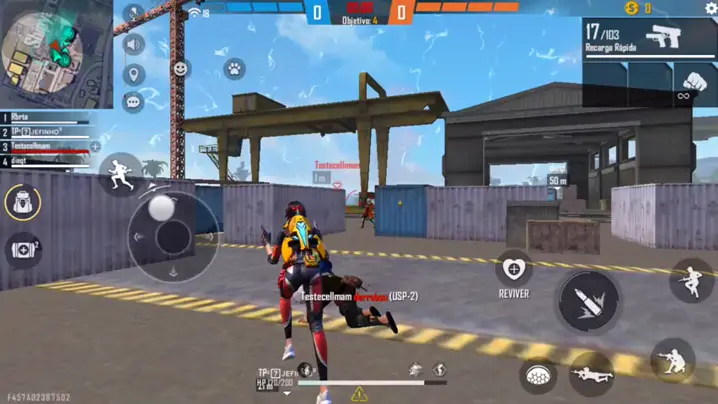This screenshot has height=404, width=718.
Task: Use the gloo wall grenade button
Action: tap(538, 375)
